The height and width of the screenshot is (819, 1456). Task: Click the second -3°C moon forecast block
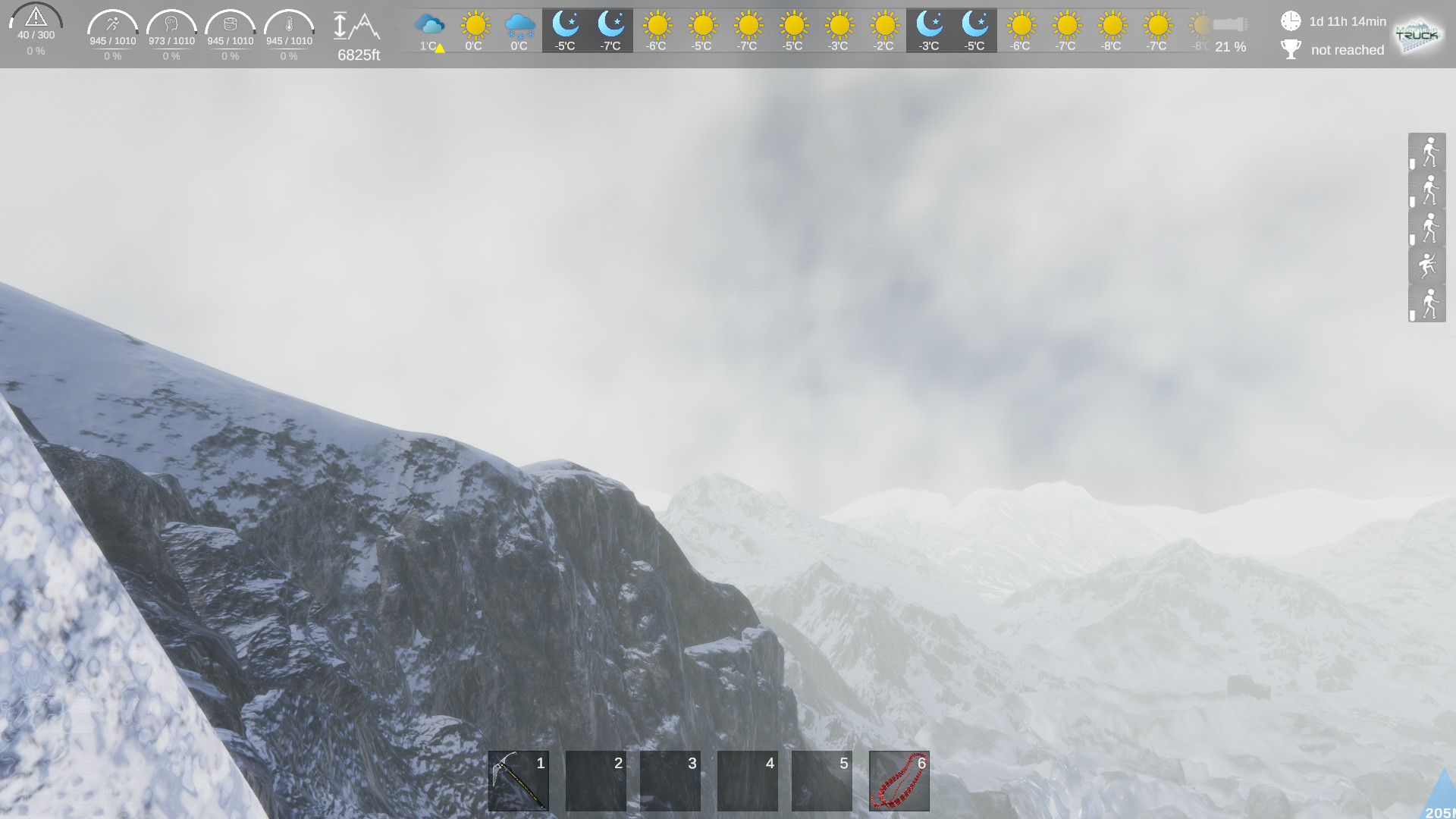point(929,30)
